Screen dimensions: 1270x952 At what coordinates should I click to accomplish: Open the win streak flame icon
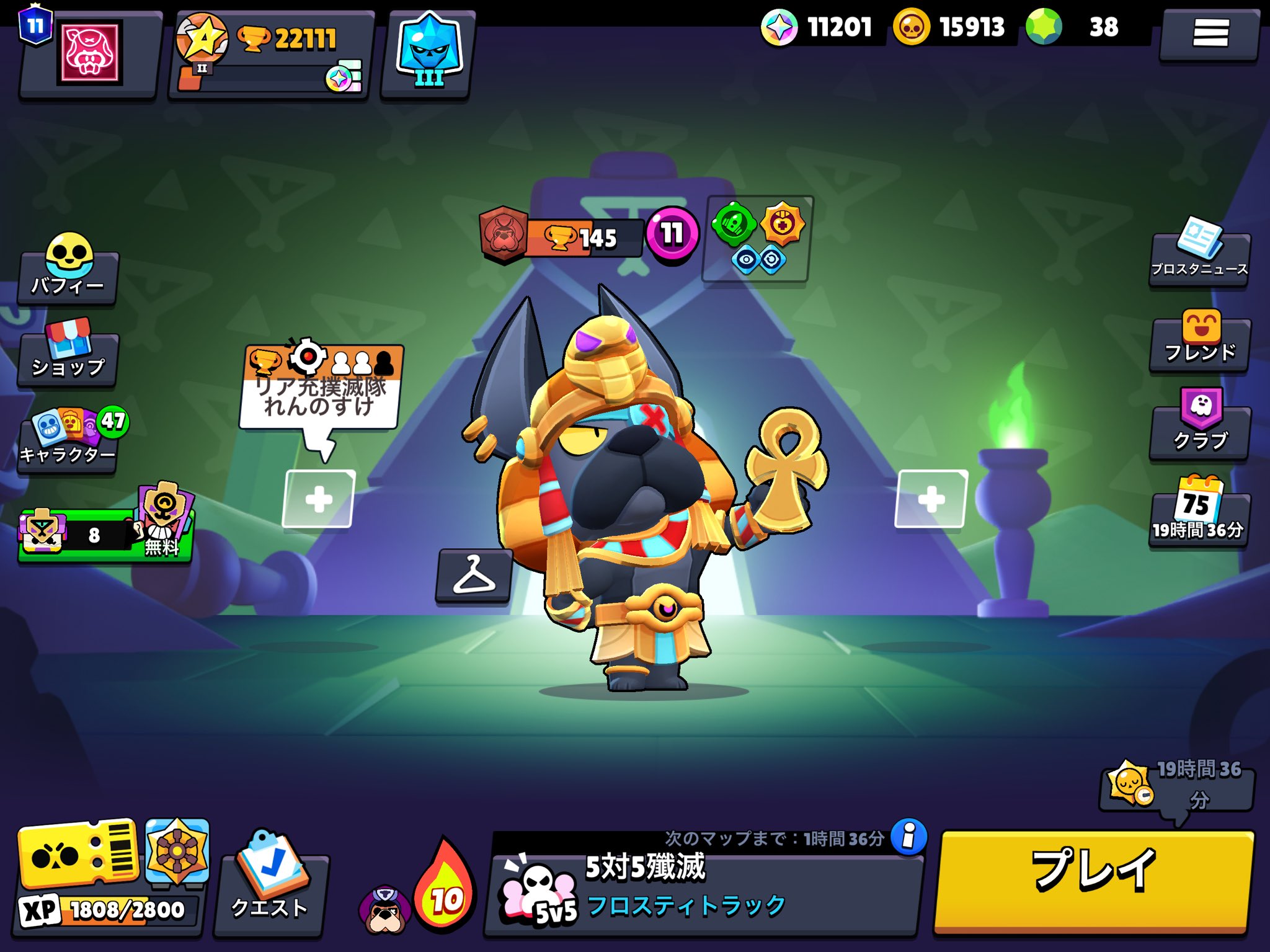pos(445,887)
